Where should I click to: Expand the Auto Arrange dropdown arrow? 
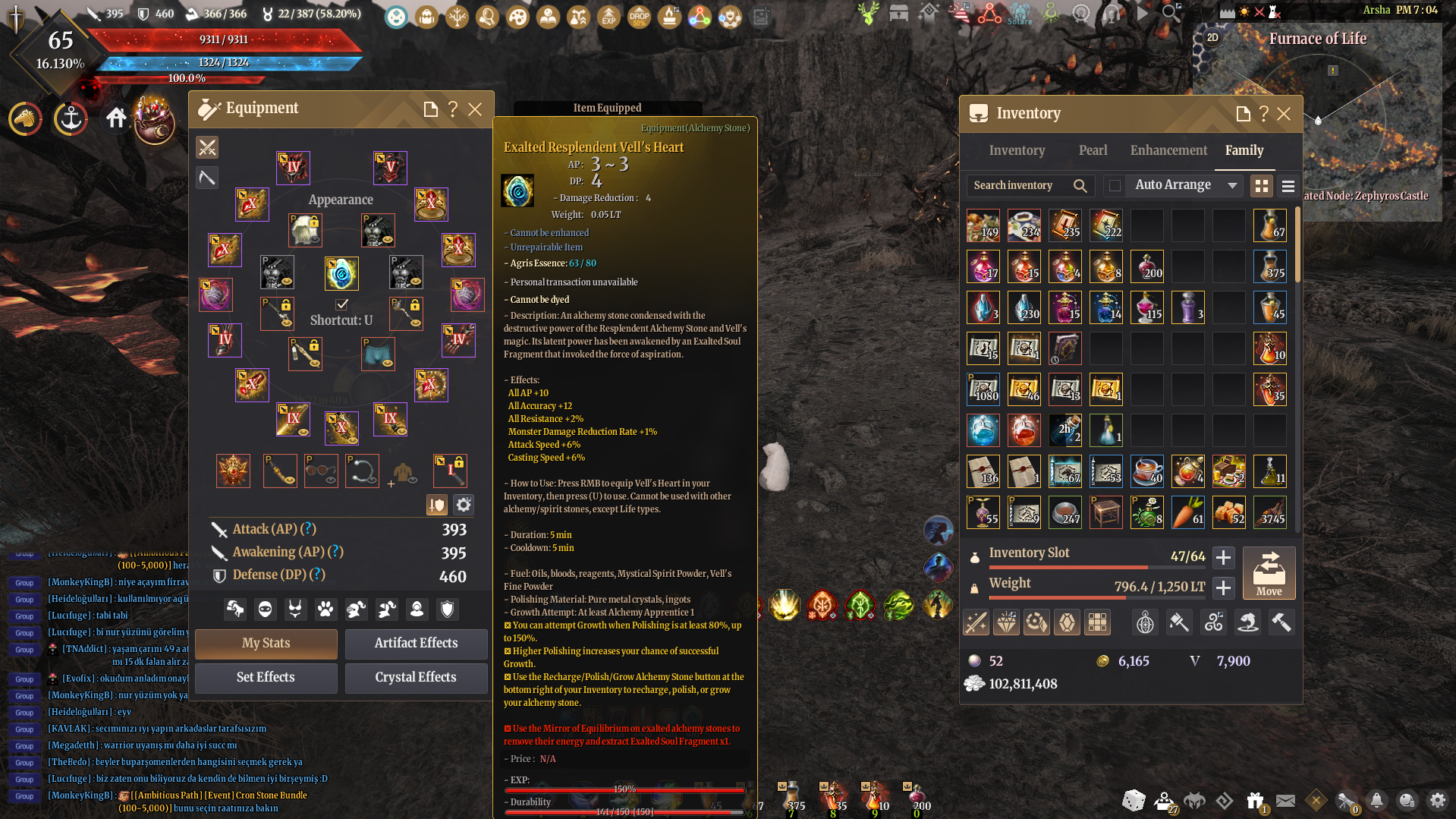tap(1232, 185)
